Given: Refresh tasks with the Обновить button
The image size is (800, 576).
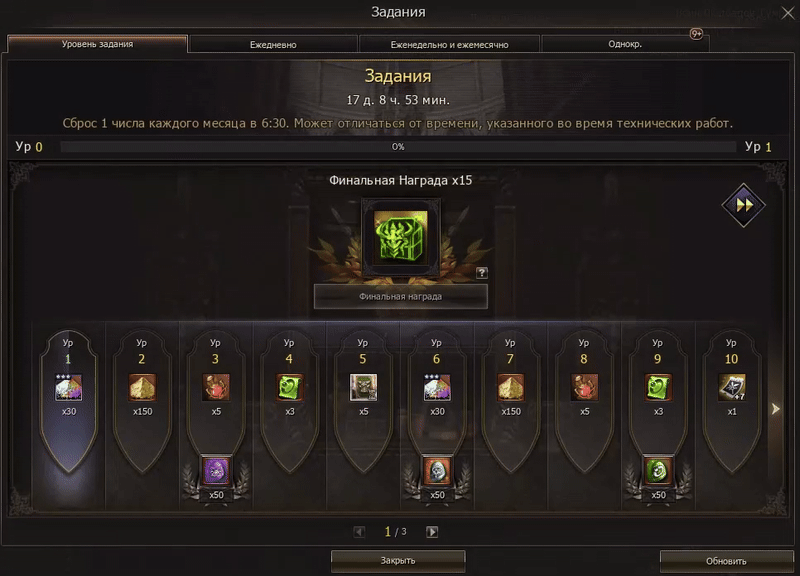Looking at the screenshot, I should pyautogui.click(x=726, y=561).
